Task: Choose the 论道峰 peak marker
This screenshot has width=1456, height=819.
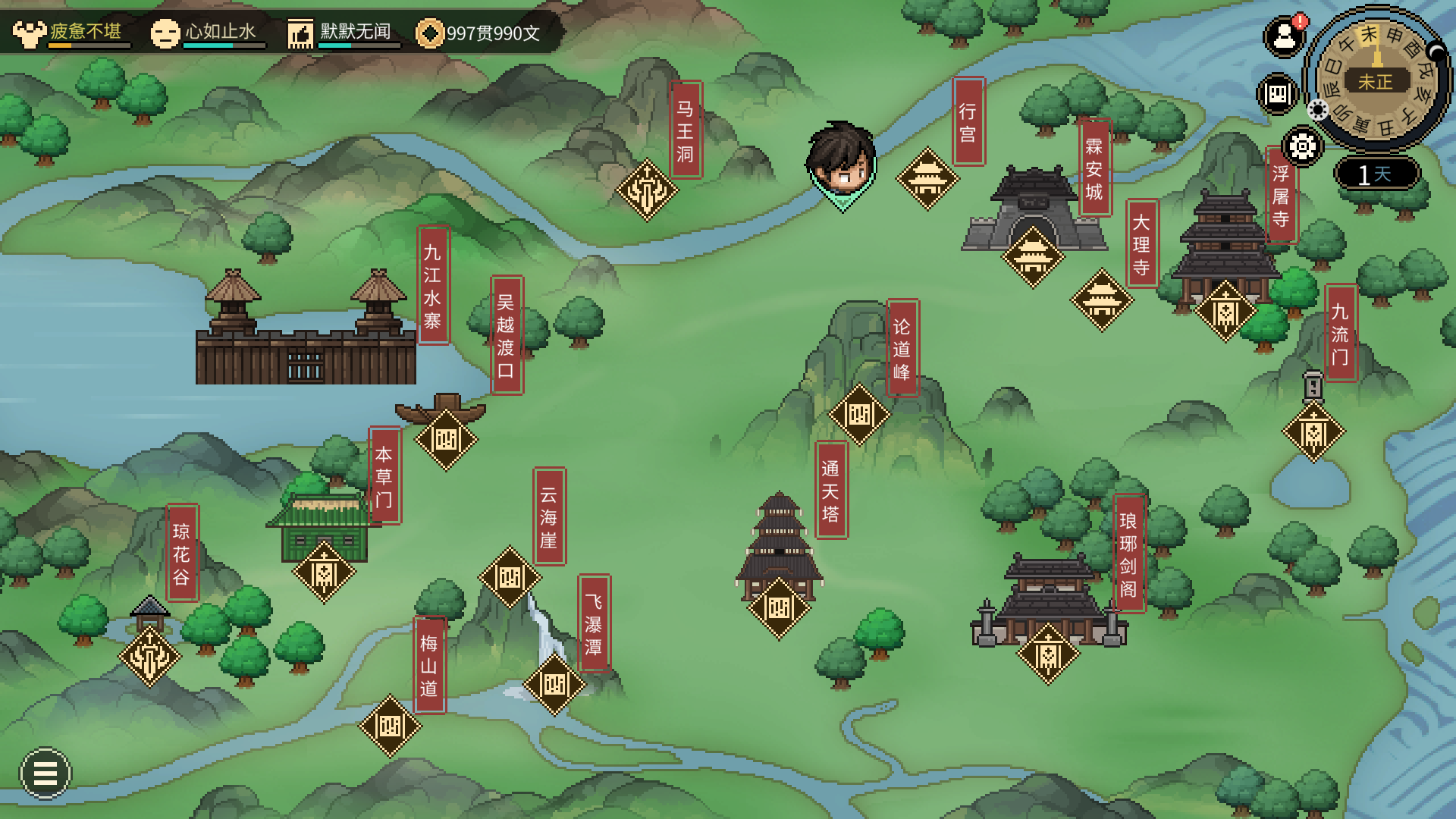Action: pos(859,414)
